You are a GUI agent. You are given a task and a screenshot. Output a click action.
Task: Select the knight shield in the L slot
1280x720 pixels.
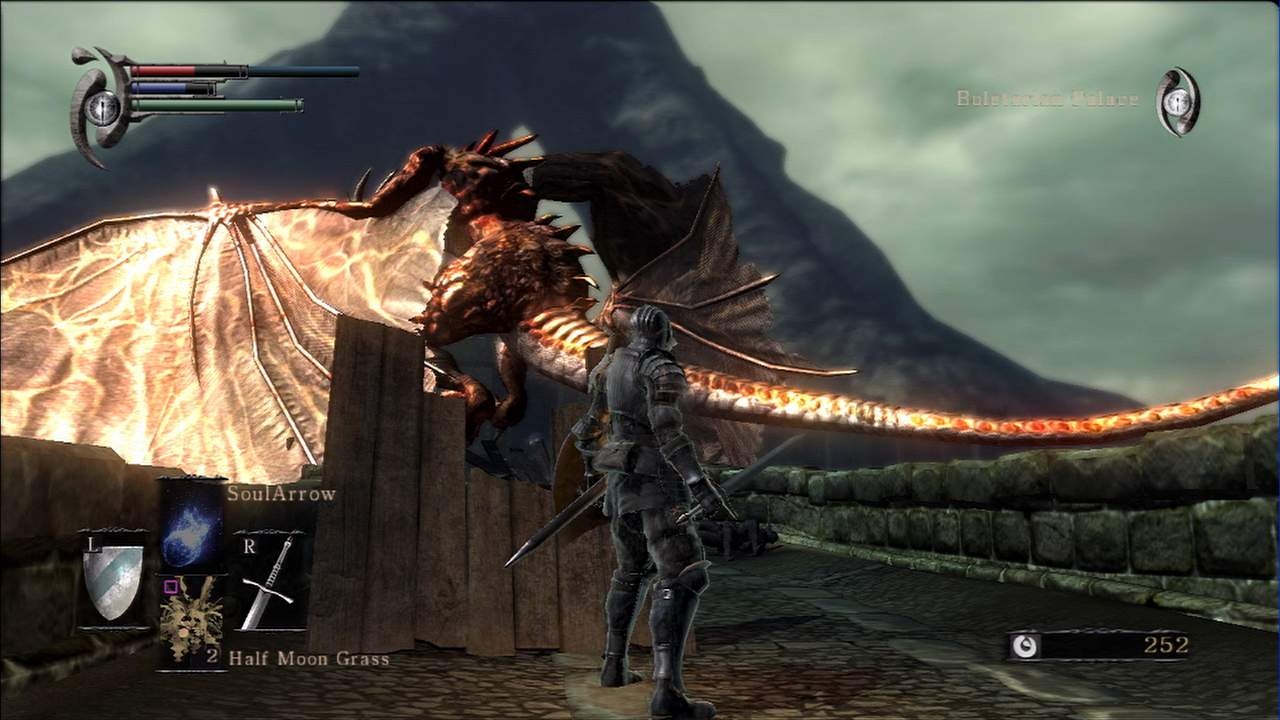click(x=113, y=580)
